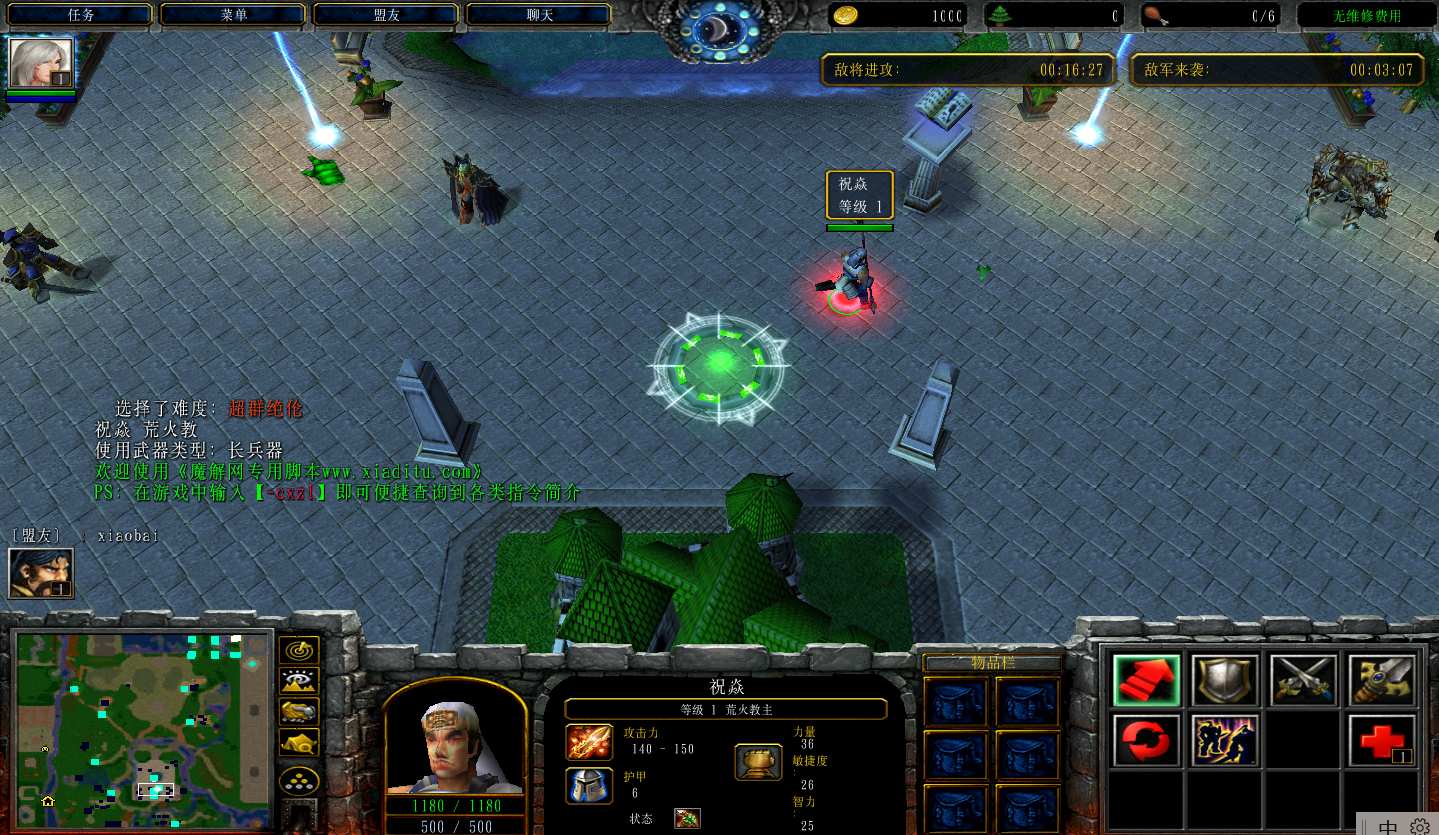Click the 祝焱 hero portrait

[x=455, y=742]
